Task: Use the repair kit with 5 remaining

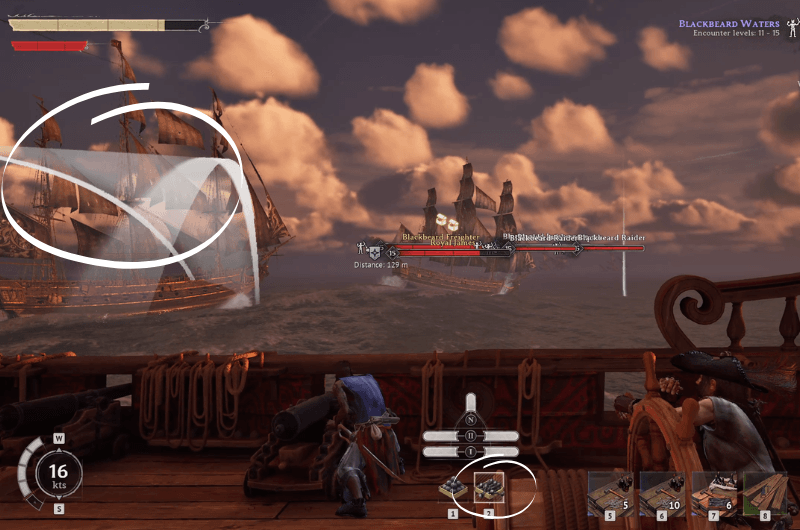Action: [611, 492]
